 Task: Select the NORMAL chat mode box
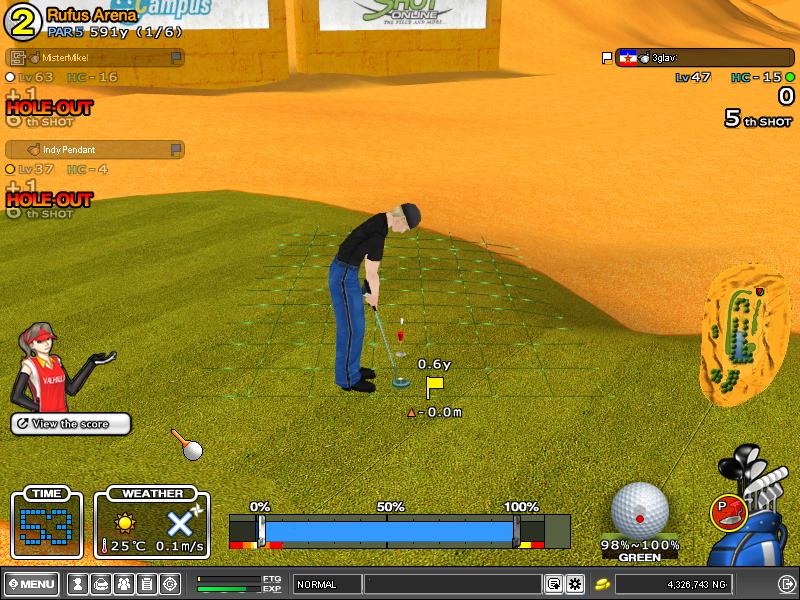327,584
